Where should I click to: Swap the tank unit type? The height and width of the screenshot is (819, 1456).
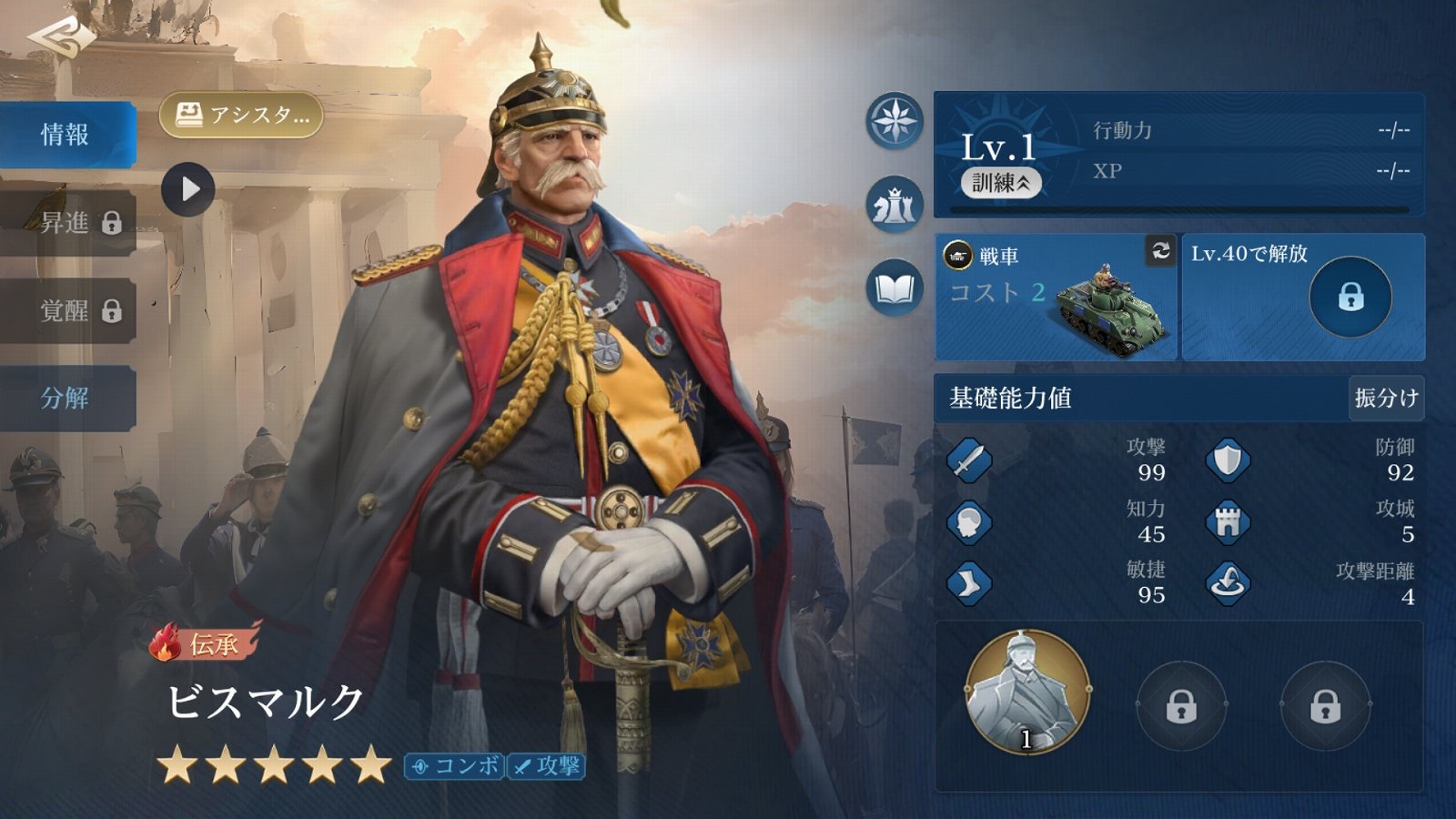[1160, 250]
